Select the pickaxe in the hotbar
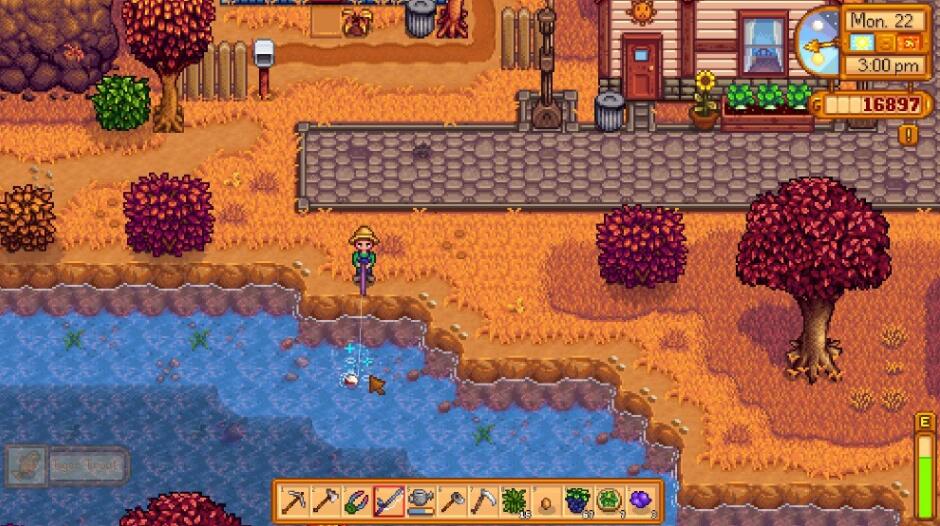This screenshot has width=940, height=526. [293, 500]
